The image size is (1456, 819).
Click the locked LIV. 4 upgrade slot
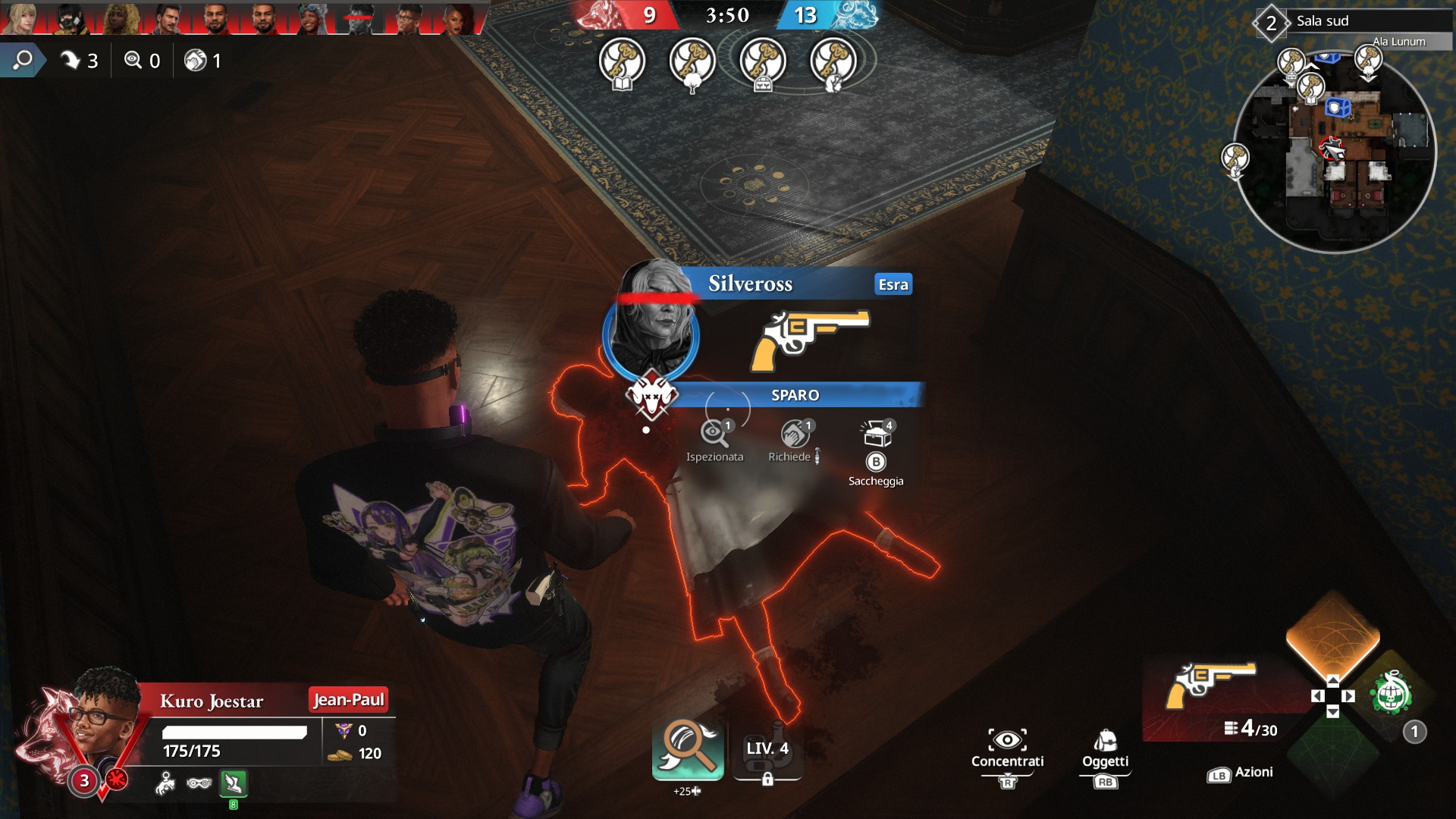pos(767,752)
